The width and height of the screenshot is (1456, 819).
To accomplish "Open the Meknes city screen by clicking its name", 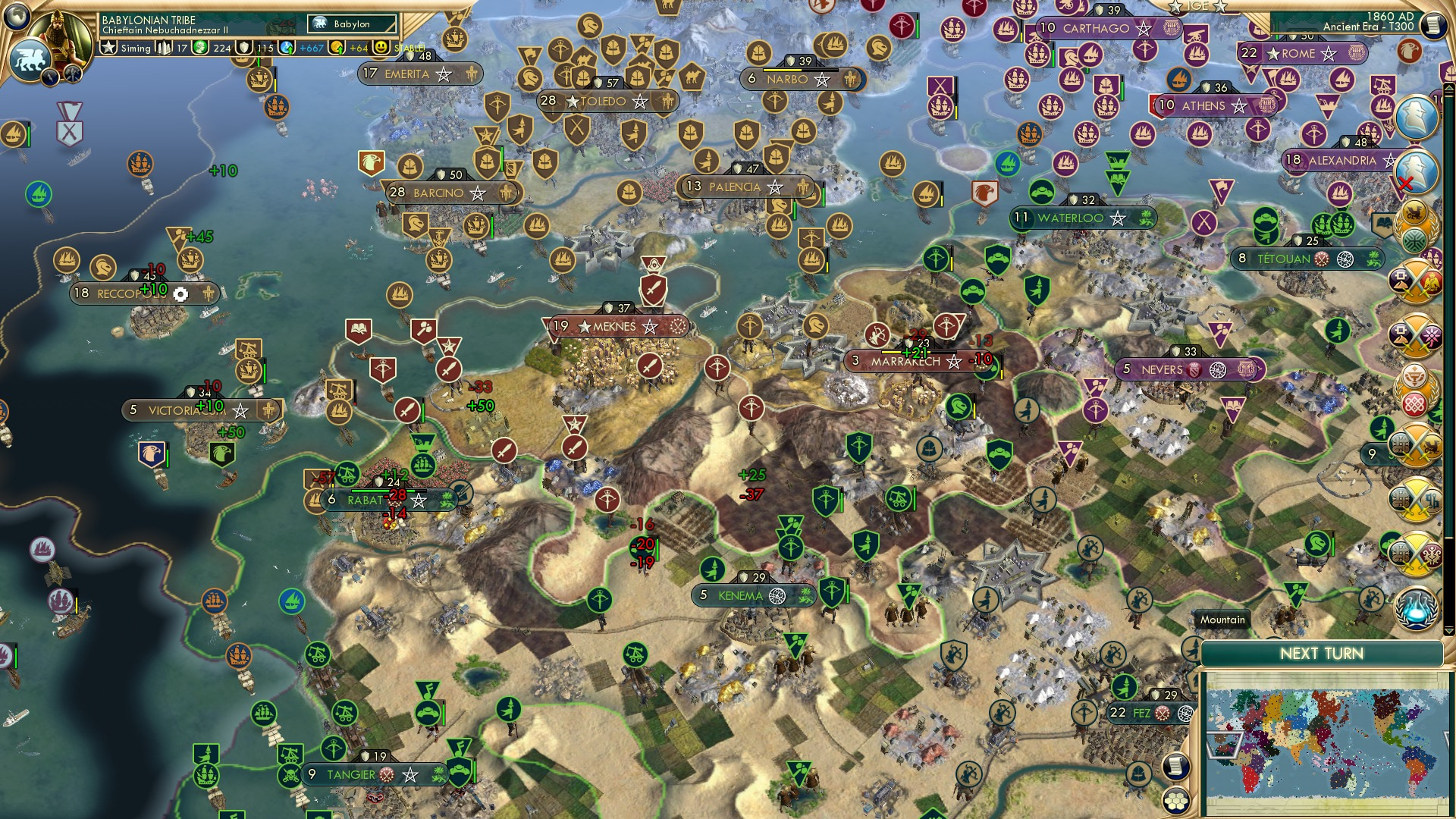I will [x=614, y=326].
